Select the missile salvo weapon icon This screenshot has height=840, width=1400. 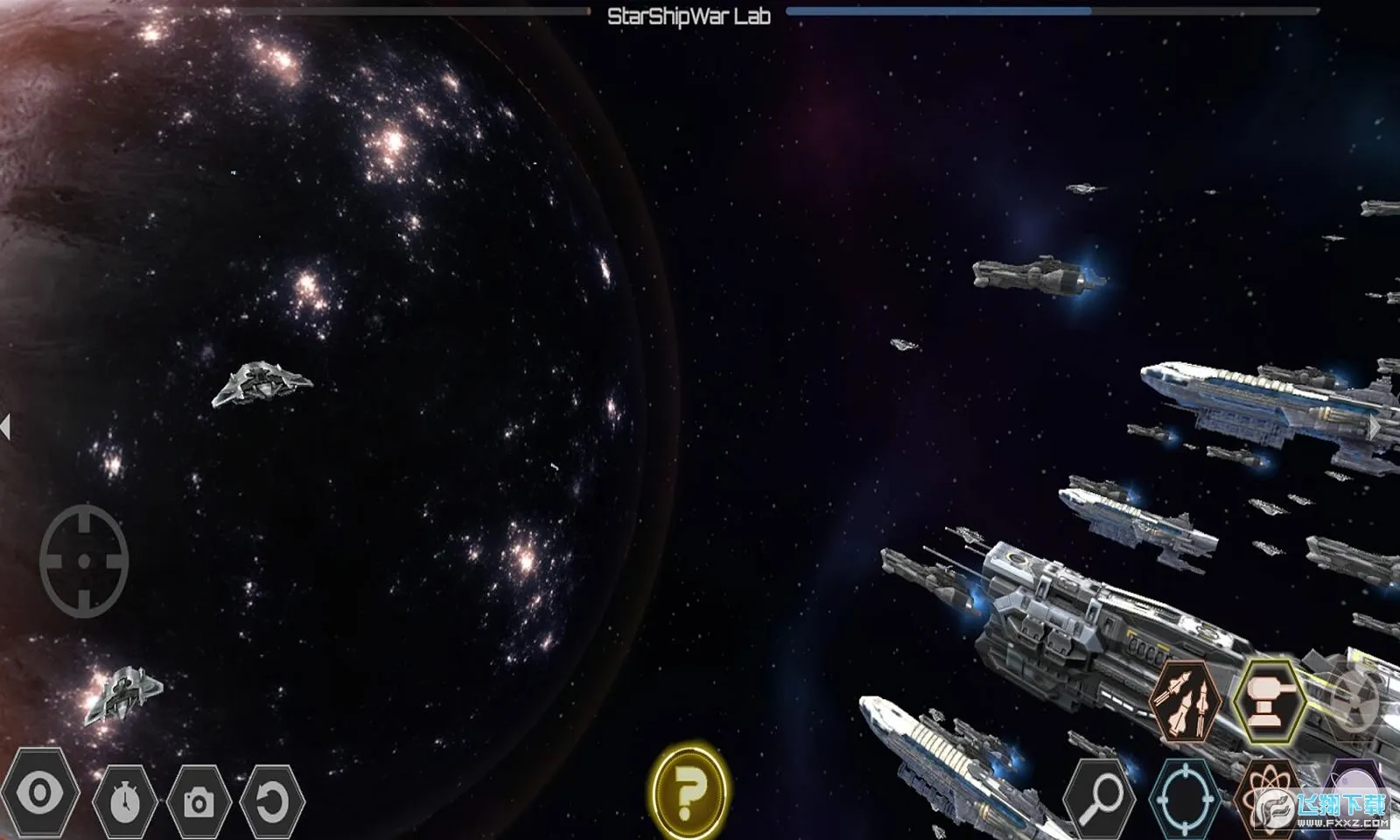1186,701
